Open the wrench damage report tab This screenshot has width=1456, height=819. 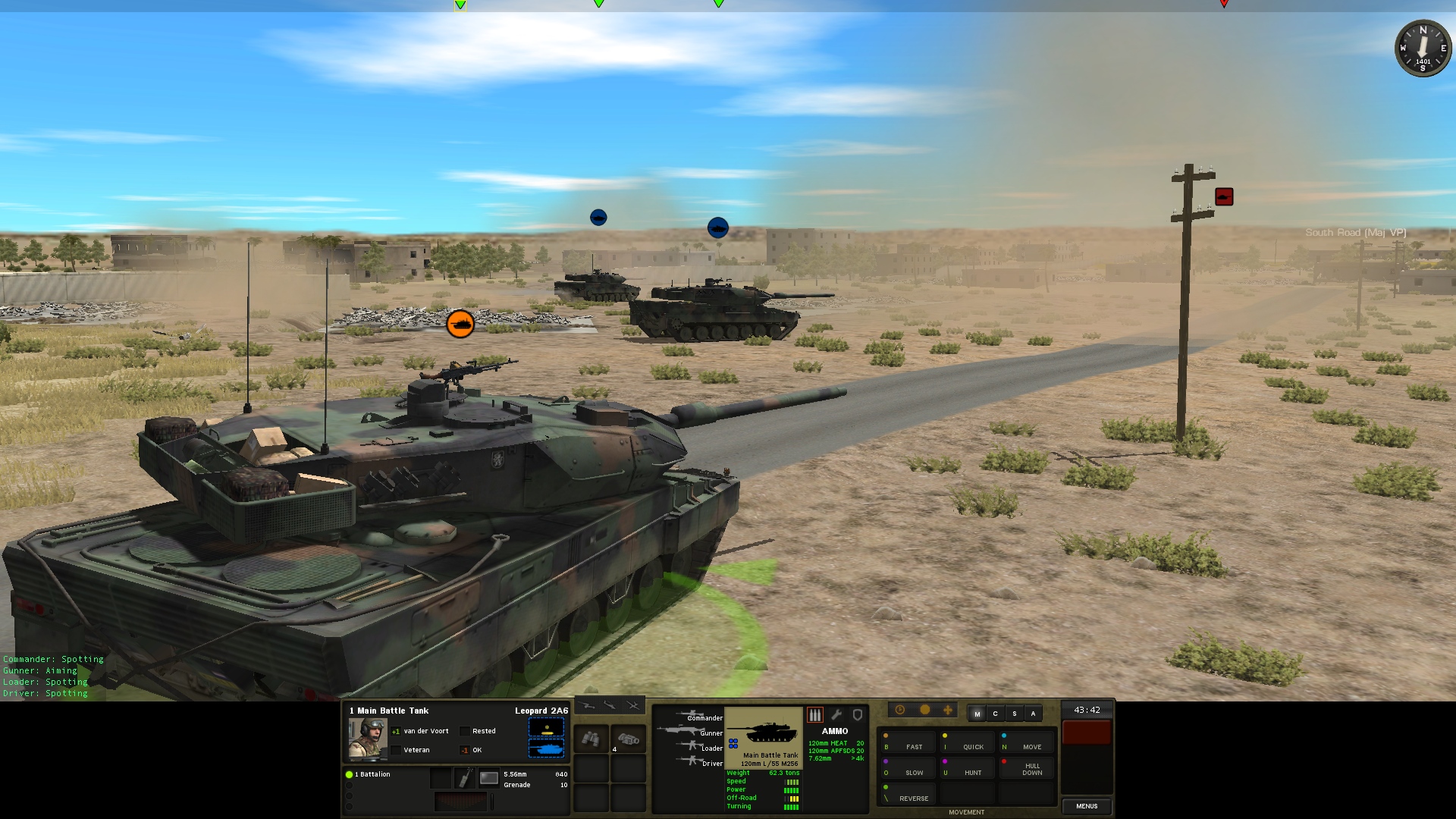[x=836, y=714]
